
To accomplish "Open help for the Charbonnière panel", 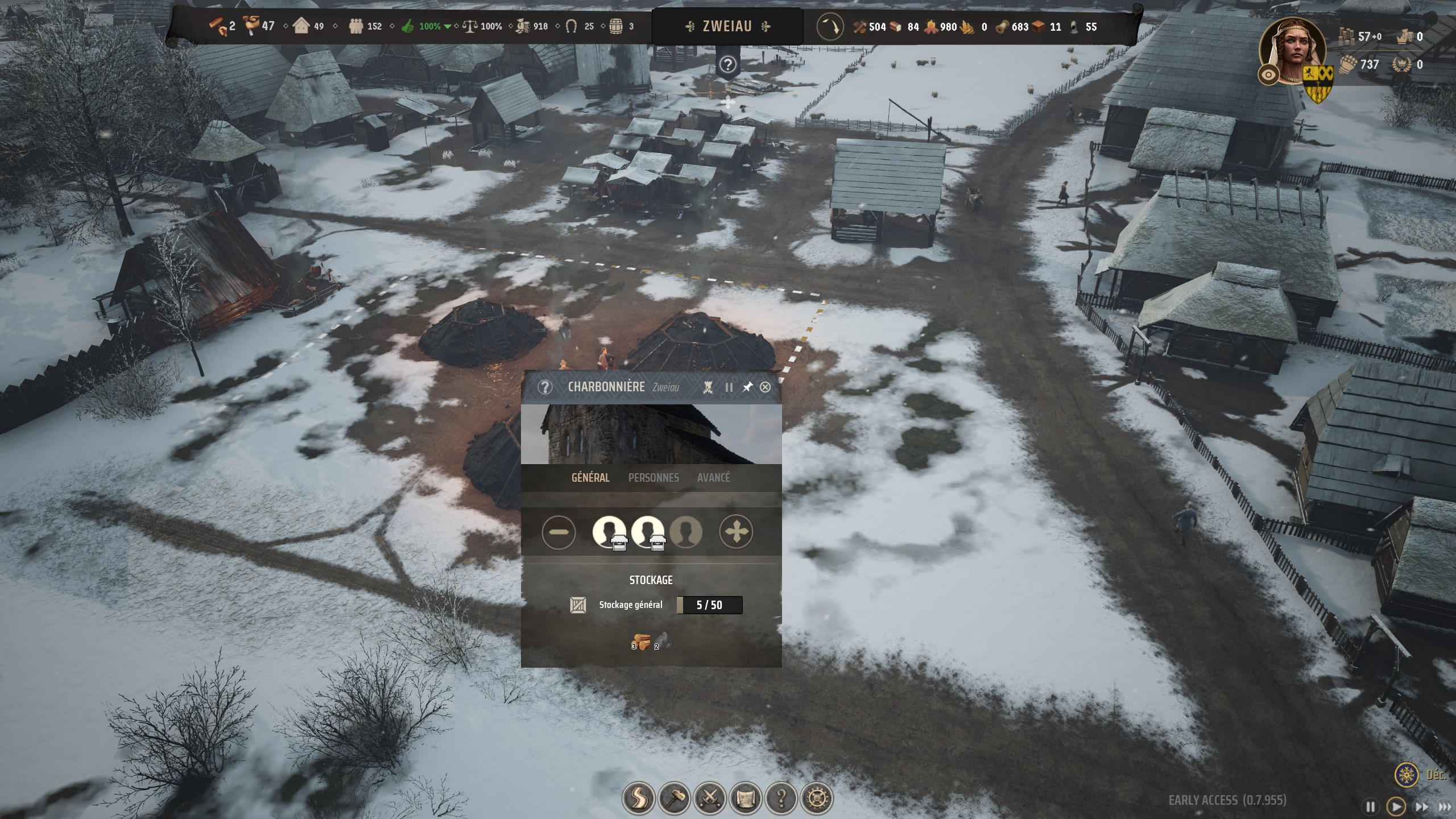I will click(x=545, y=387).
